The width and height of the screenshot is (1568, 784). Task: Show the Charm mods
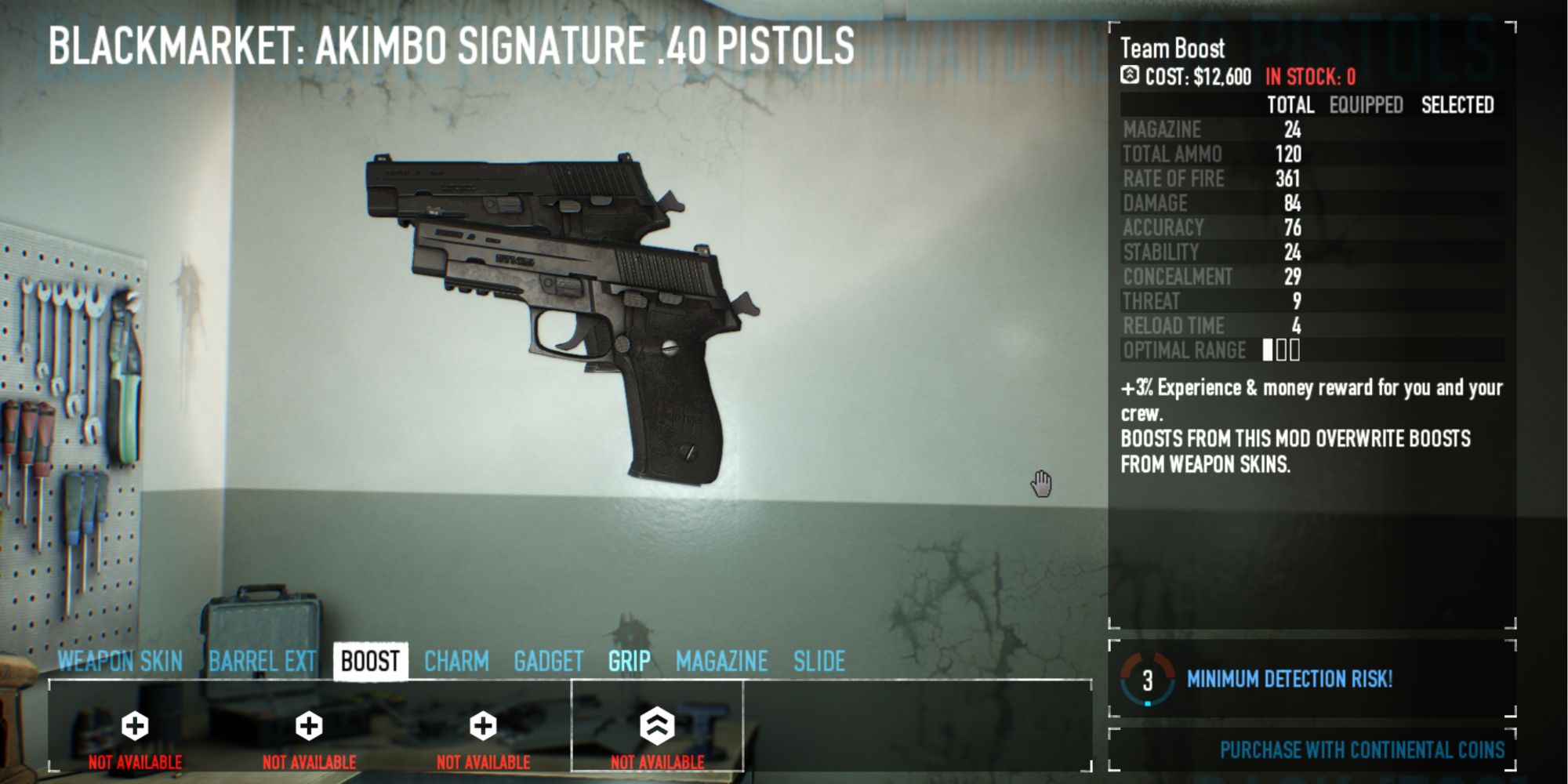click(x=456, y=662)
